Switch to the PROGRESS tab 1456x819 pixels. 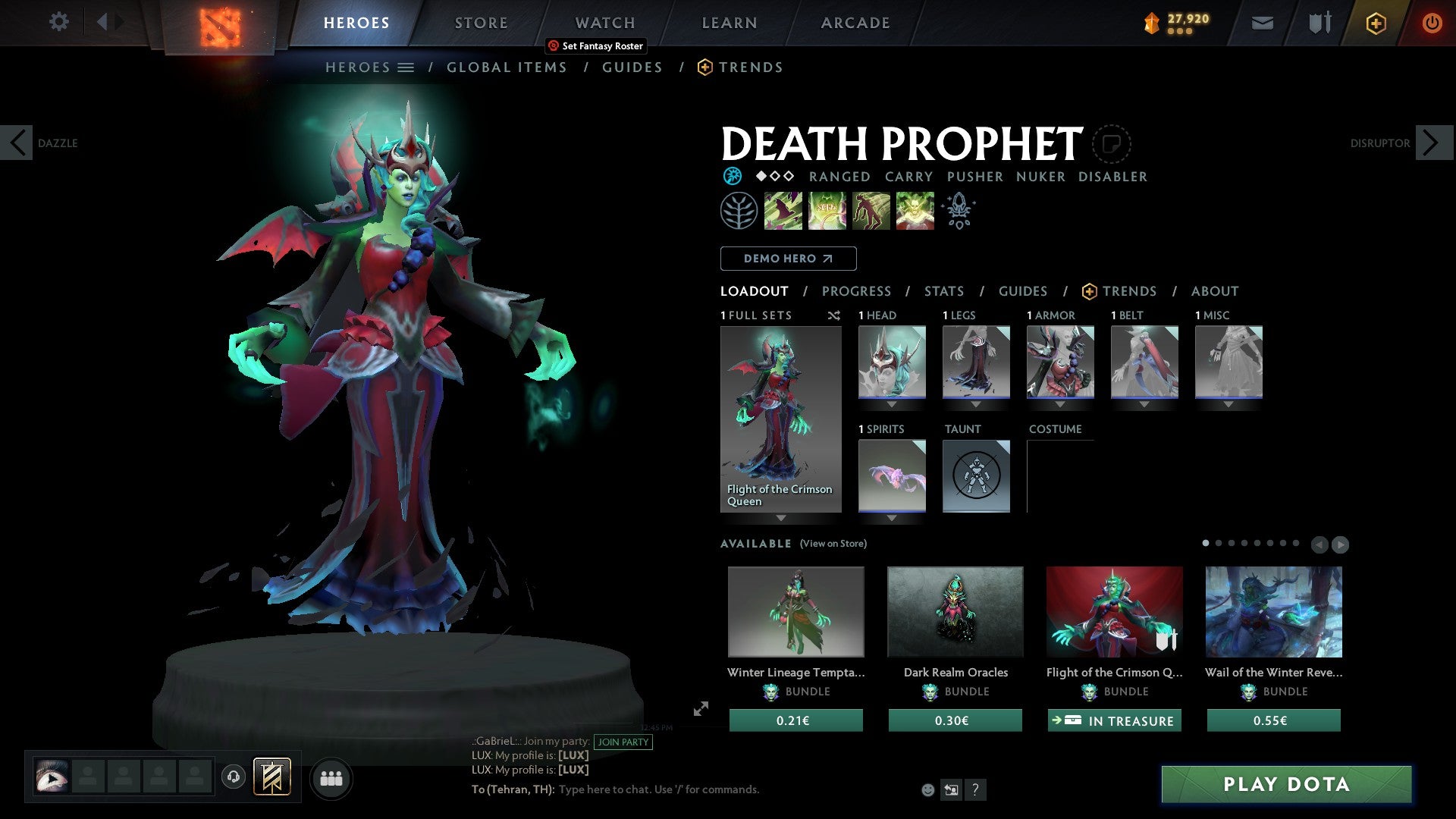pos(857,291)
